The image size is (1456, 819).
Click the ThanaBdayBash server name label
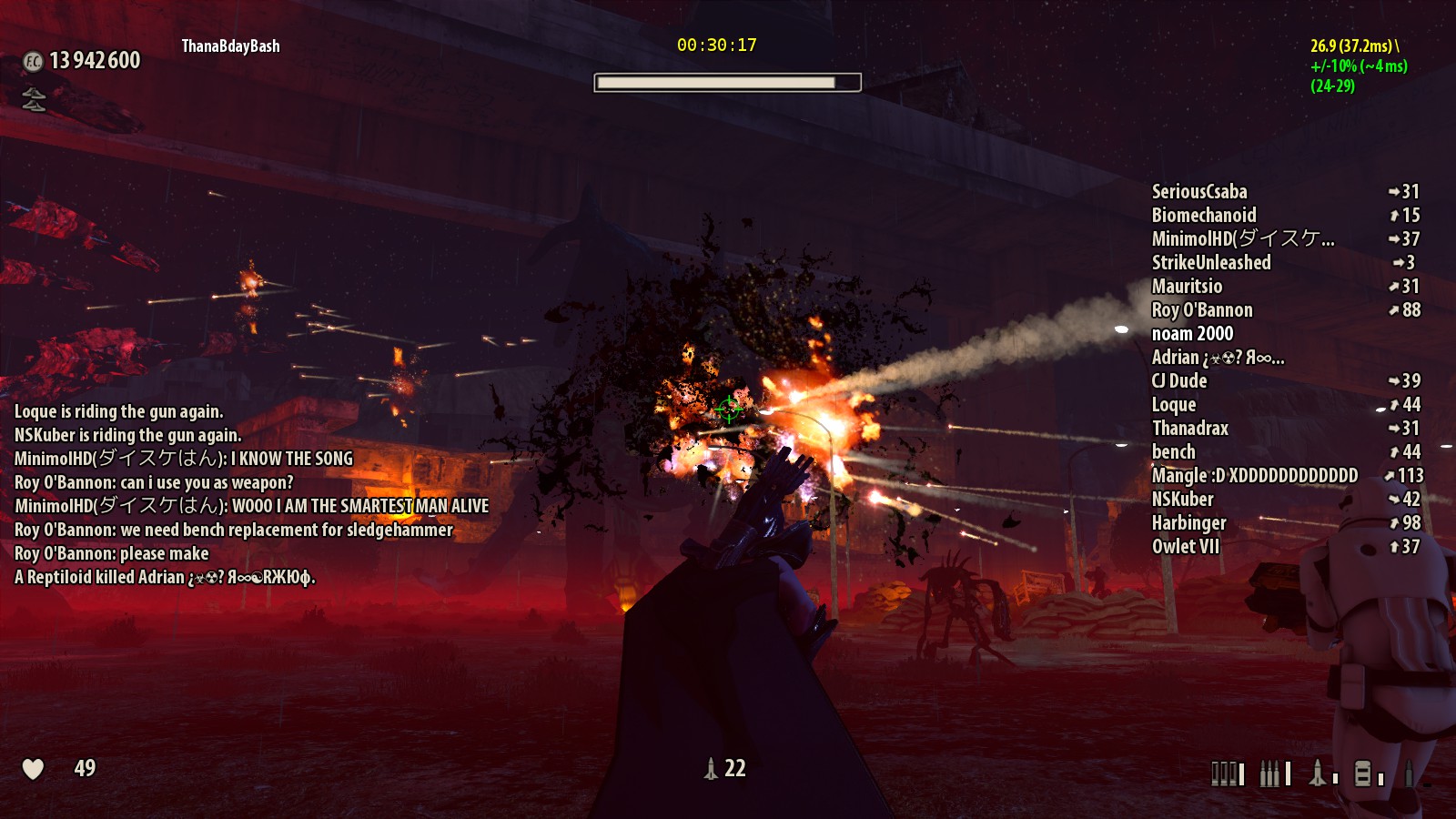pyautogui.click(x=231, y=46)
